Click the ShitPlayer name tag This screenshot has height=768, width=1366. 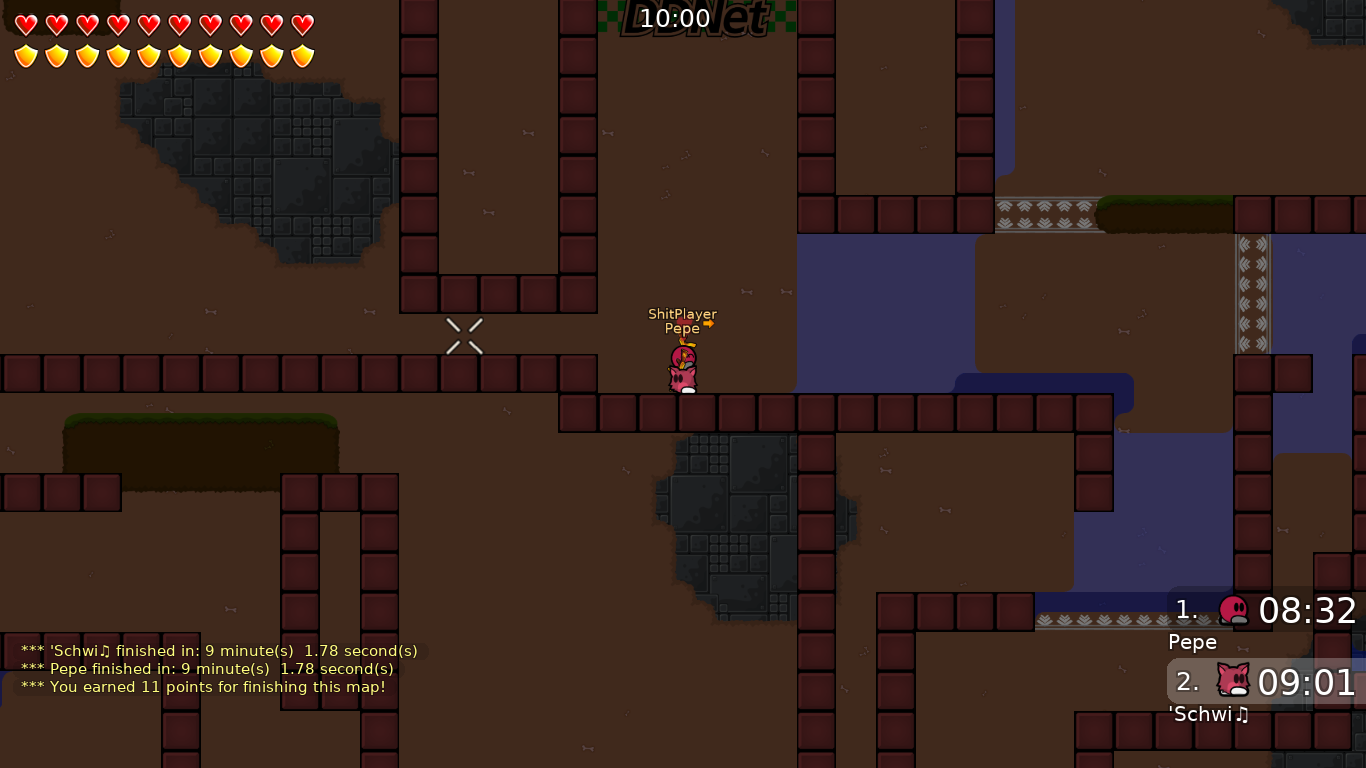pos(681,314)
